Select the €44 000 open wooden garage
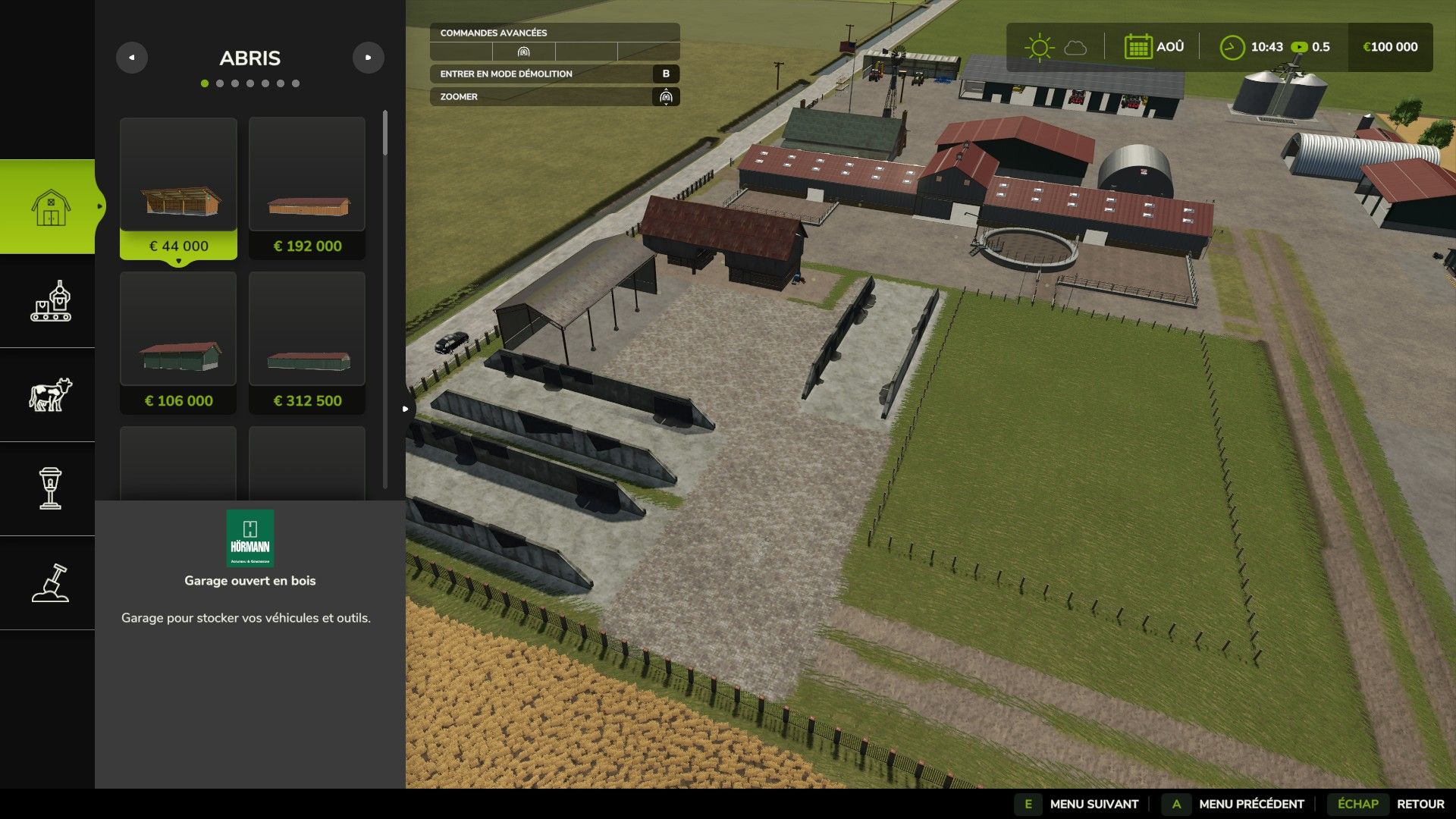This screenshot has height=819, width=1456. pos(178,188)
